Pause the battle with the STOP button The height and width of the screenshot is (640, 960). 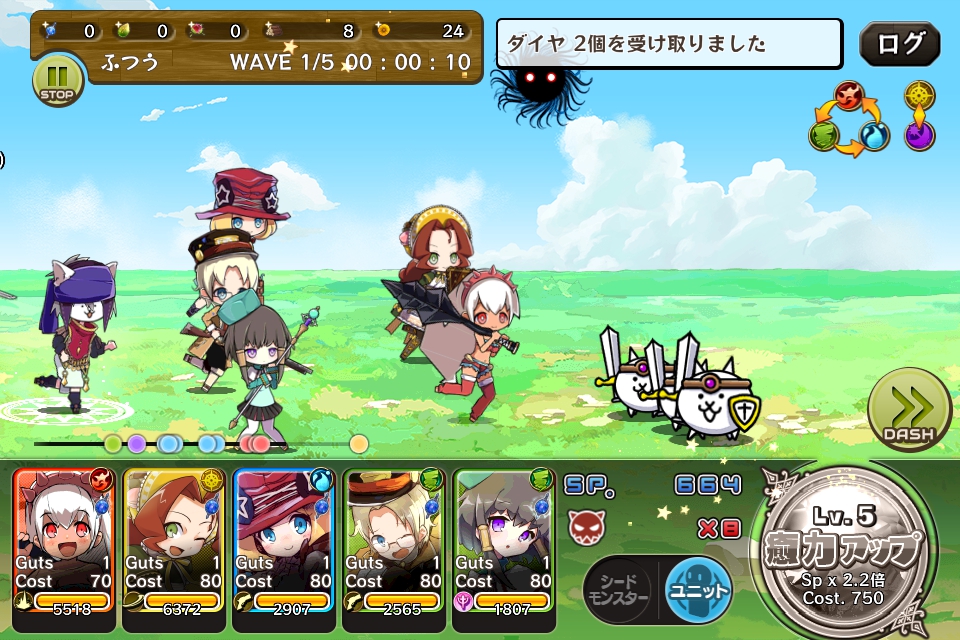point(58,79)
